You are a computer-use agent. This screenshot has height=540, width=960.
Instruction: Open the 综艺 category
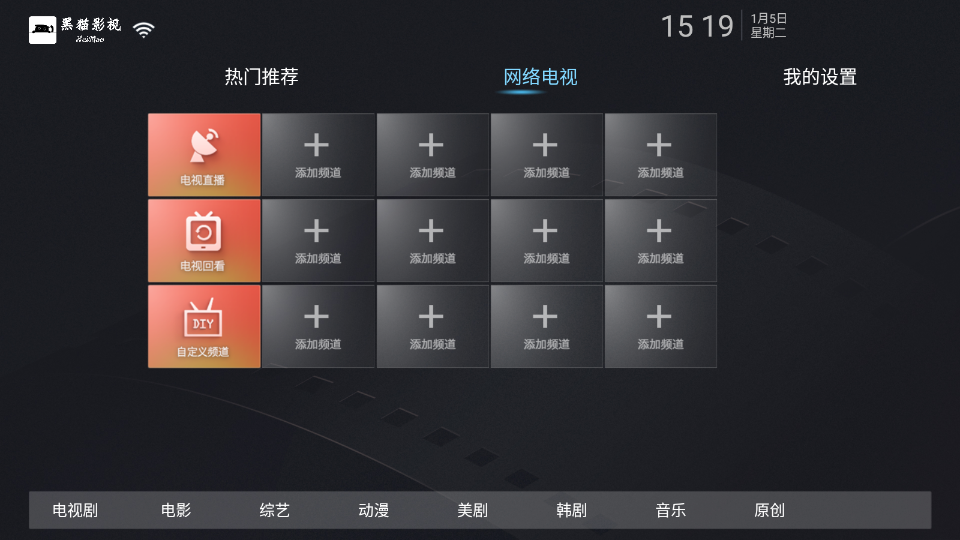pos(274,510)
